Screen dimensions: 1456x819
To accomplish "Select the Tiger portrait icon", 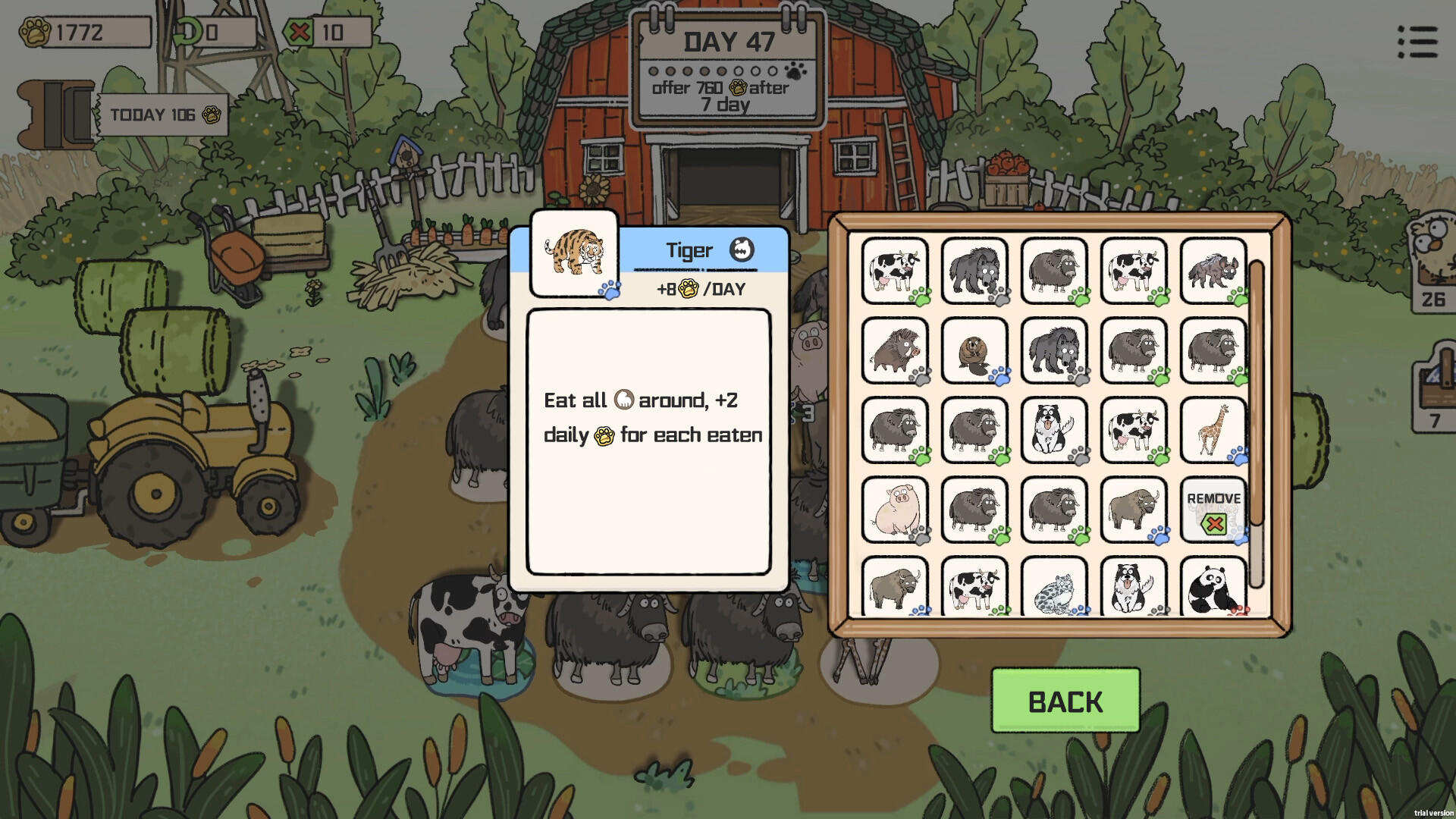I will pyautogui.click(x=574, y=254).
